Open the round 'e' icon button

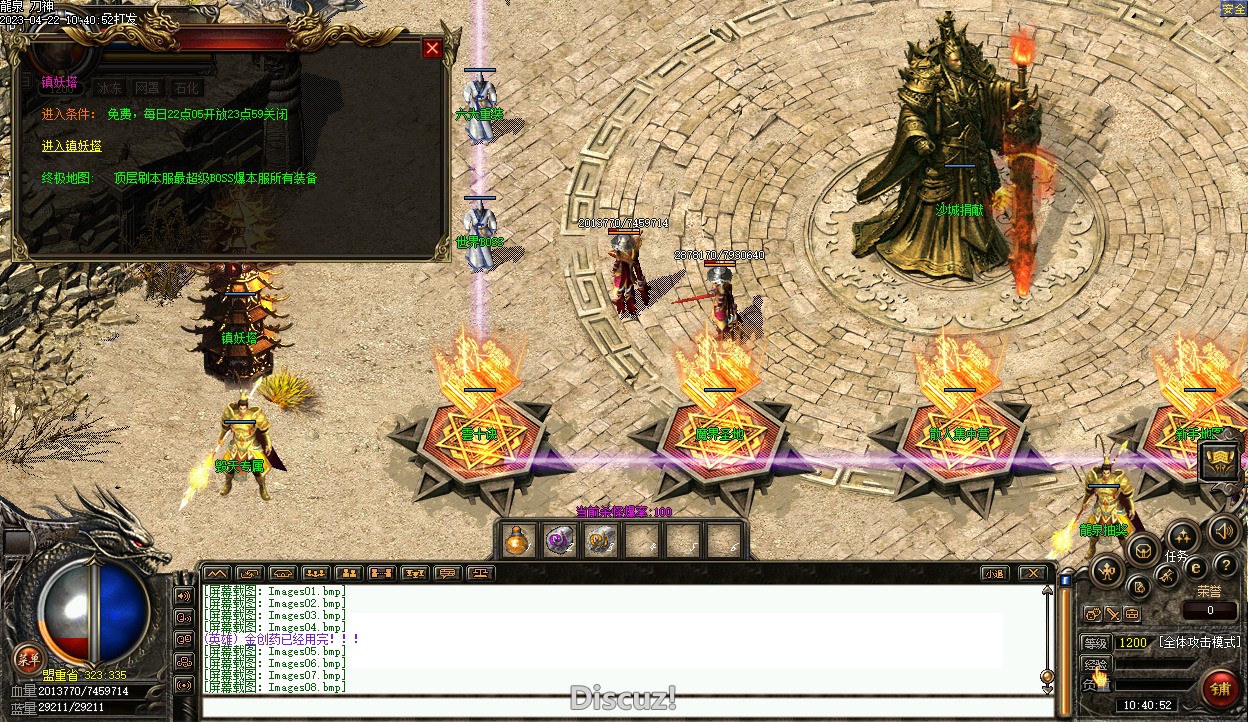click(1194, 567)
